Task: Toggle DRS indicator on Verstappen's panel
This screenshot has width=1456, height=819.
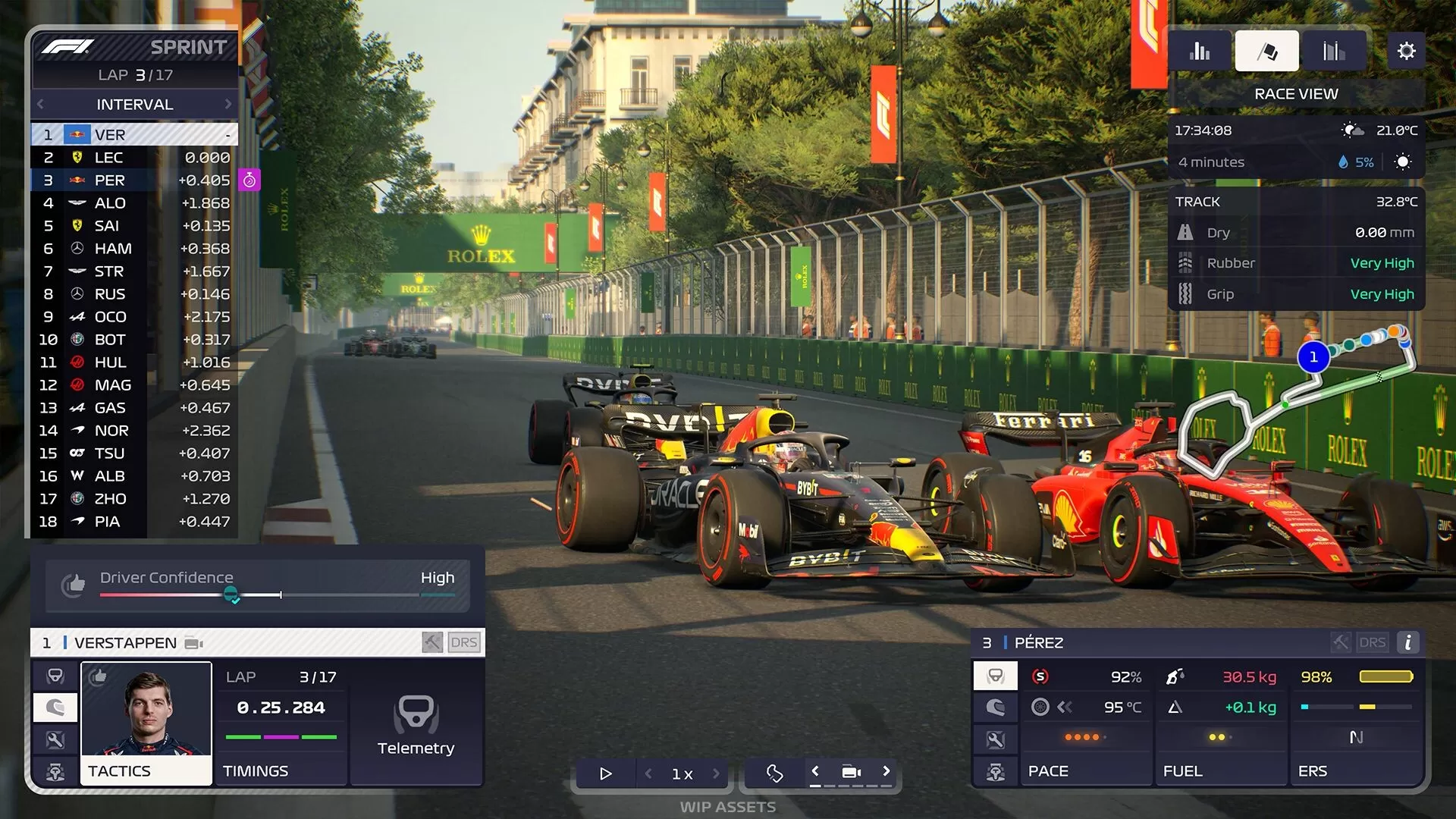Action: pos(465,642)
